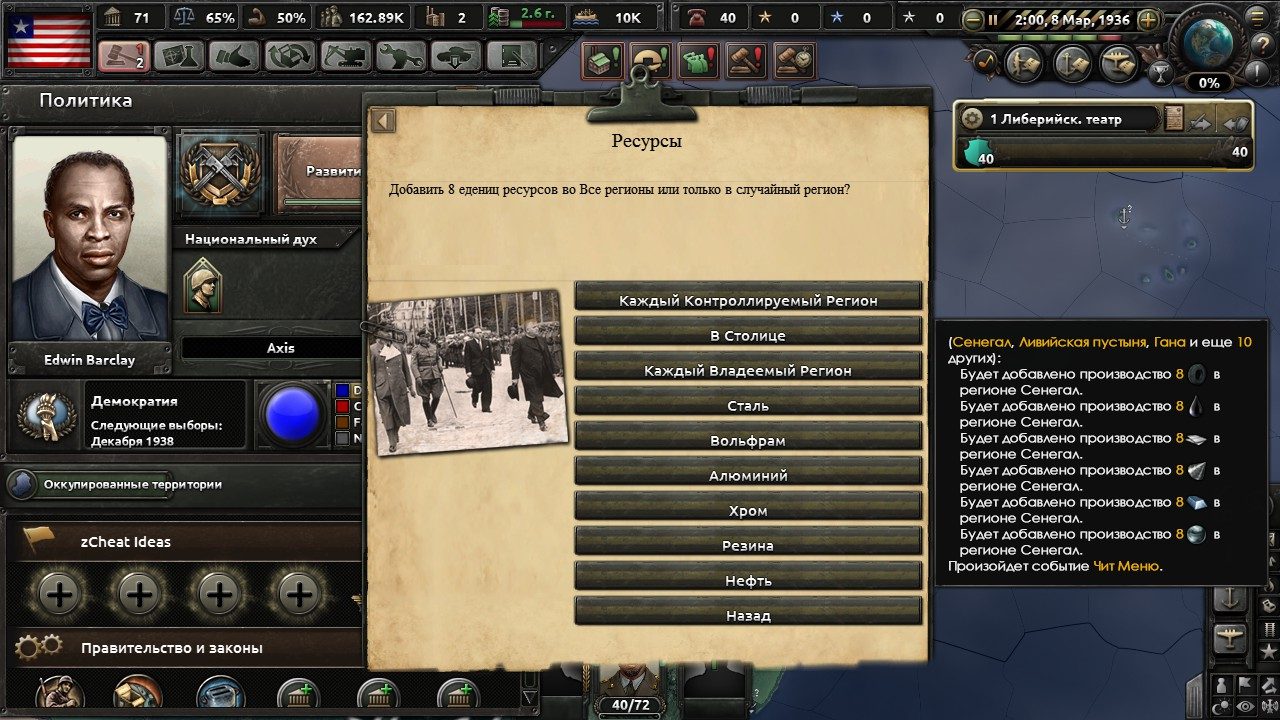Increase game speed with the plus button
The height and width of the screenshot is (720, 1280).
pyautogui.click(x=1148, y=20)
